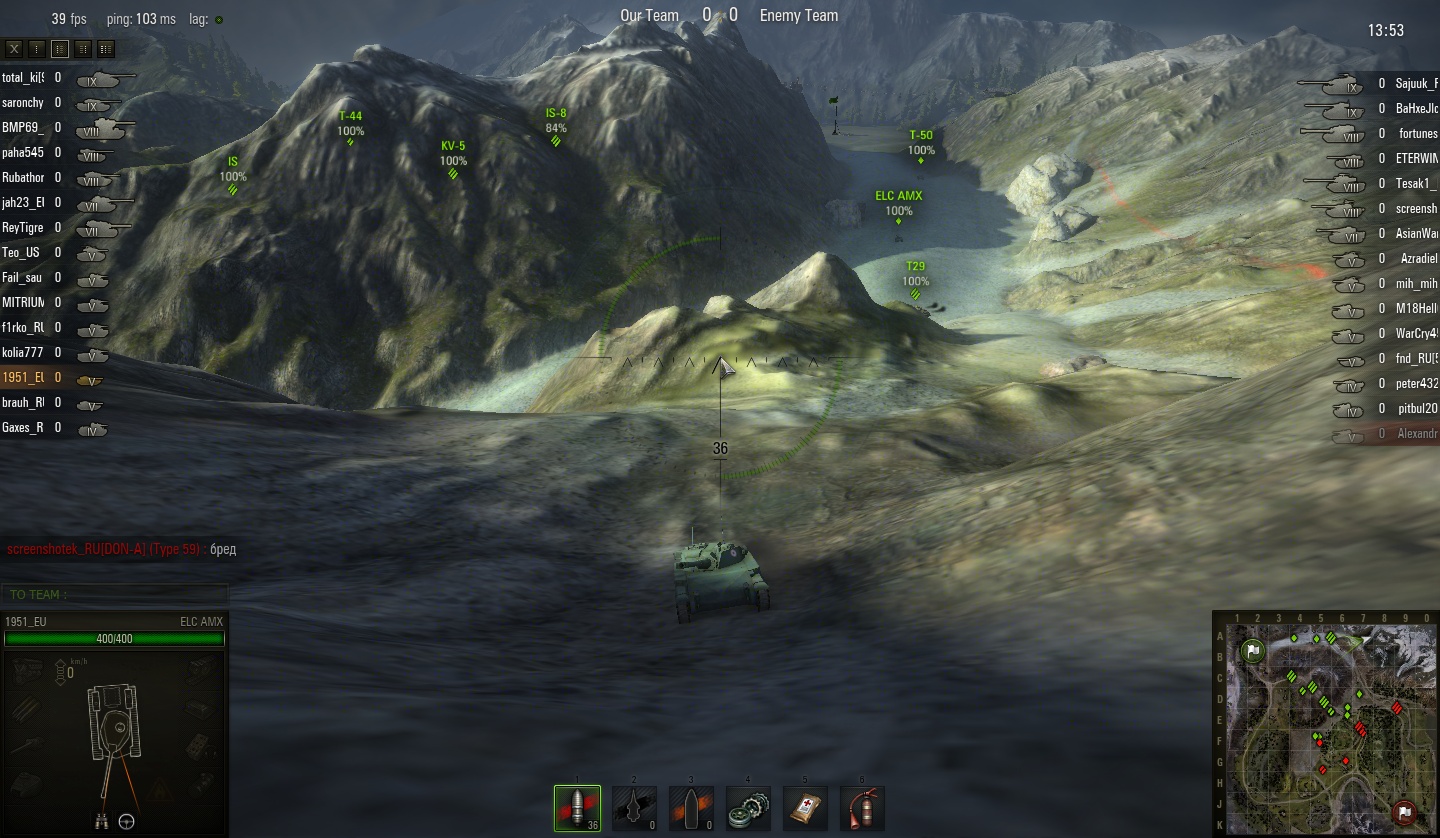This screenshot has height=838, width=1440.
Task: Activate the first aid kit consumable
Action: [805, 808]
